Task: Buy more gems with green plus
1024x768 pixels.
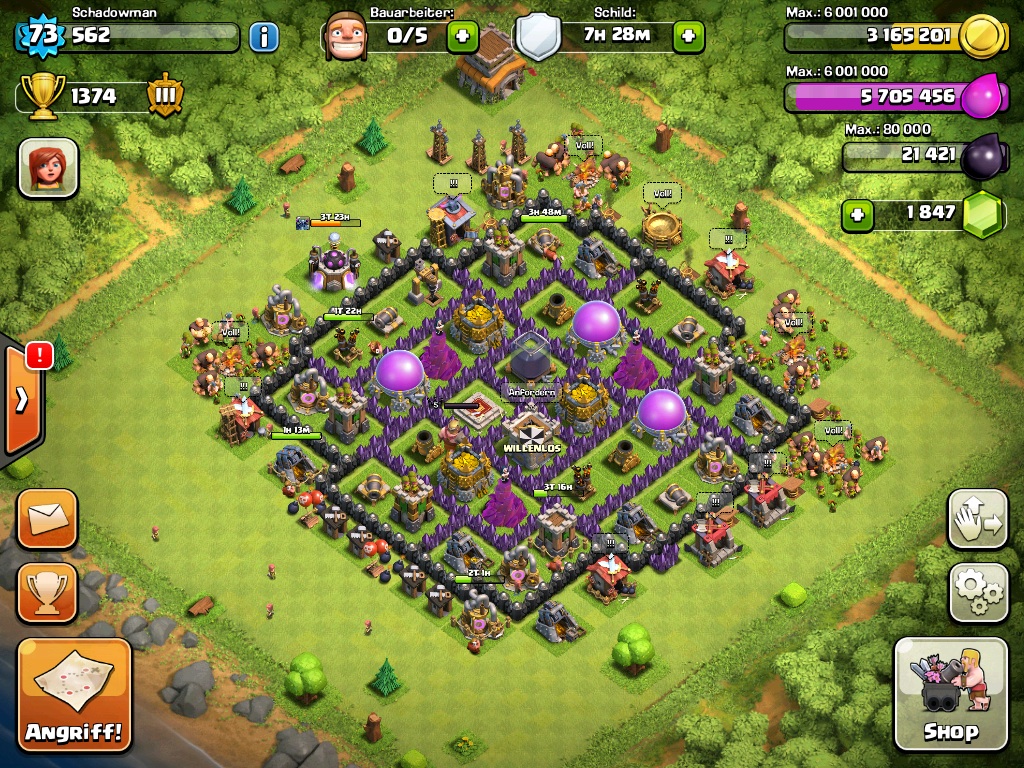Action: (855, 213)
